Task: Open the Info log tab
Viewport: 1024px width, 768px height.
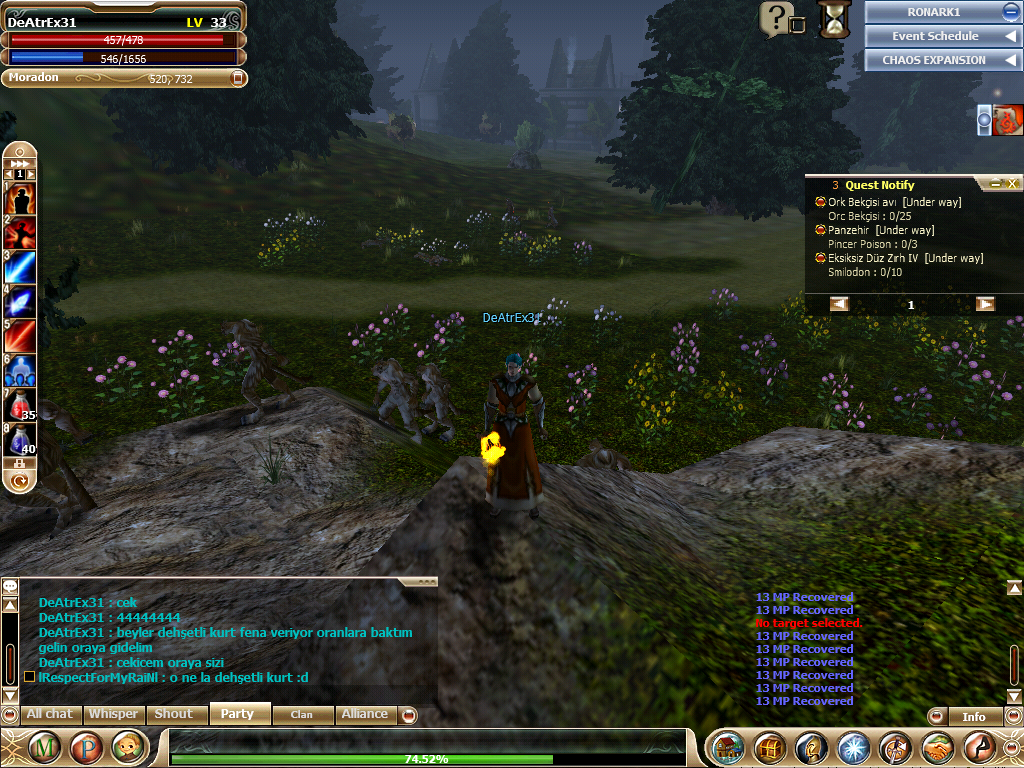Action: [973, 716]
